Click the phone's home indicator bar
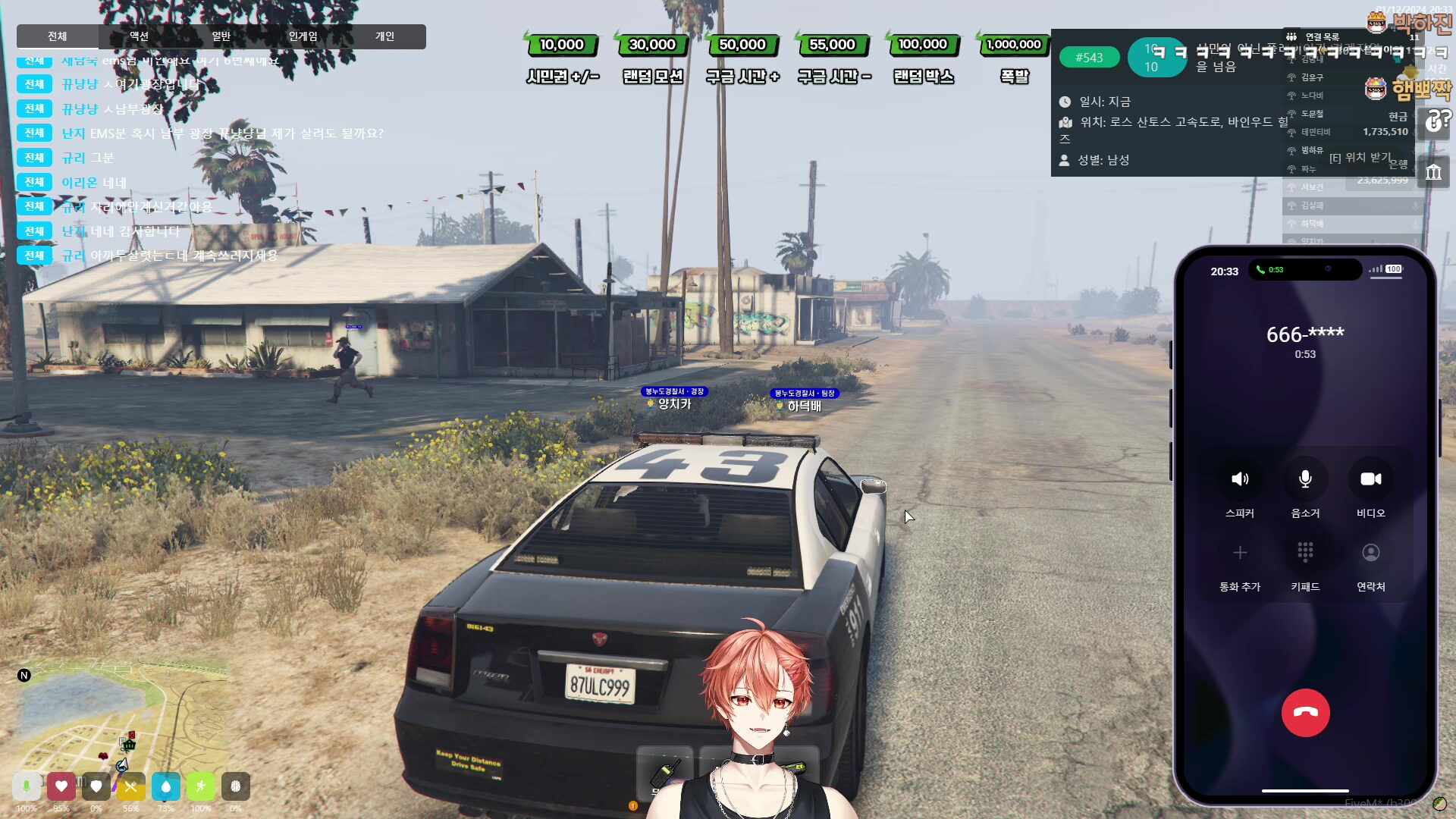Screen dimensions: 1456x819 coord(1305,791)
